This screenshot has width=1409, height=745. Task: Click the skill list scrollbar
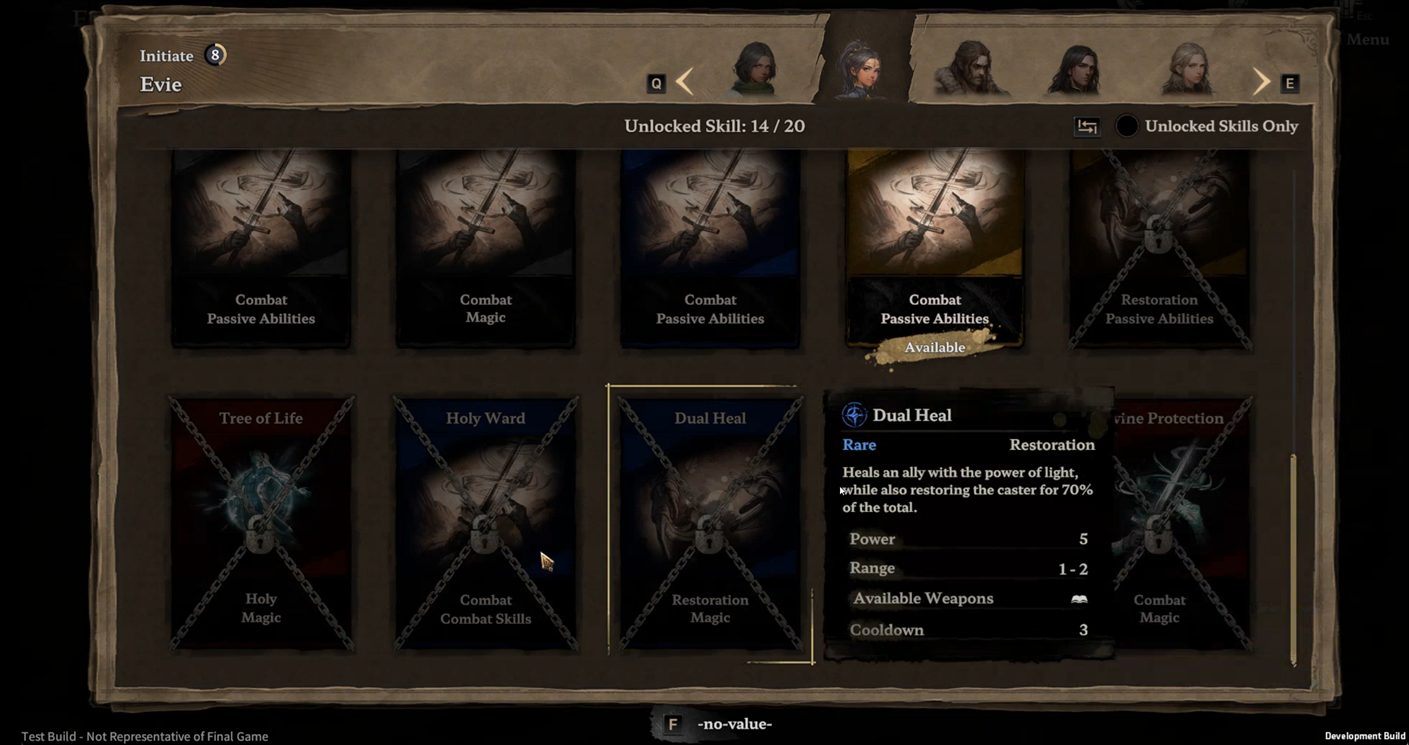click(1293, 558)
